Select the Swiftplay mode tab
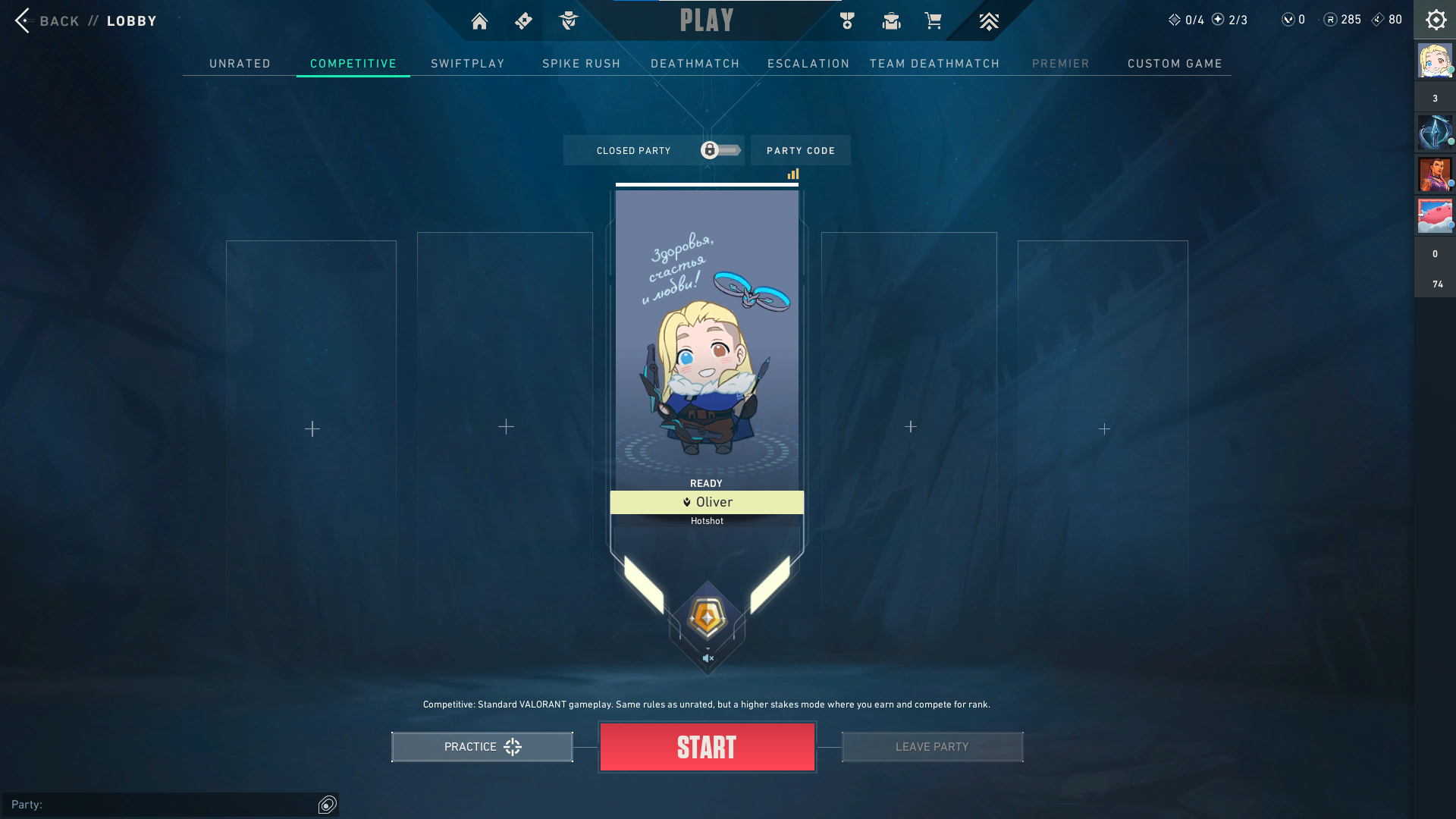This screenshot has width=1456, height=819. point(467,64)
